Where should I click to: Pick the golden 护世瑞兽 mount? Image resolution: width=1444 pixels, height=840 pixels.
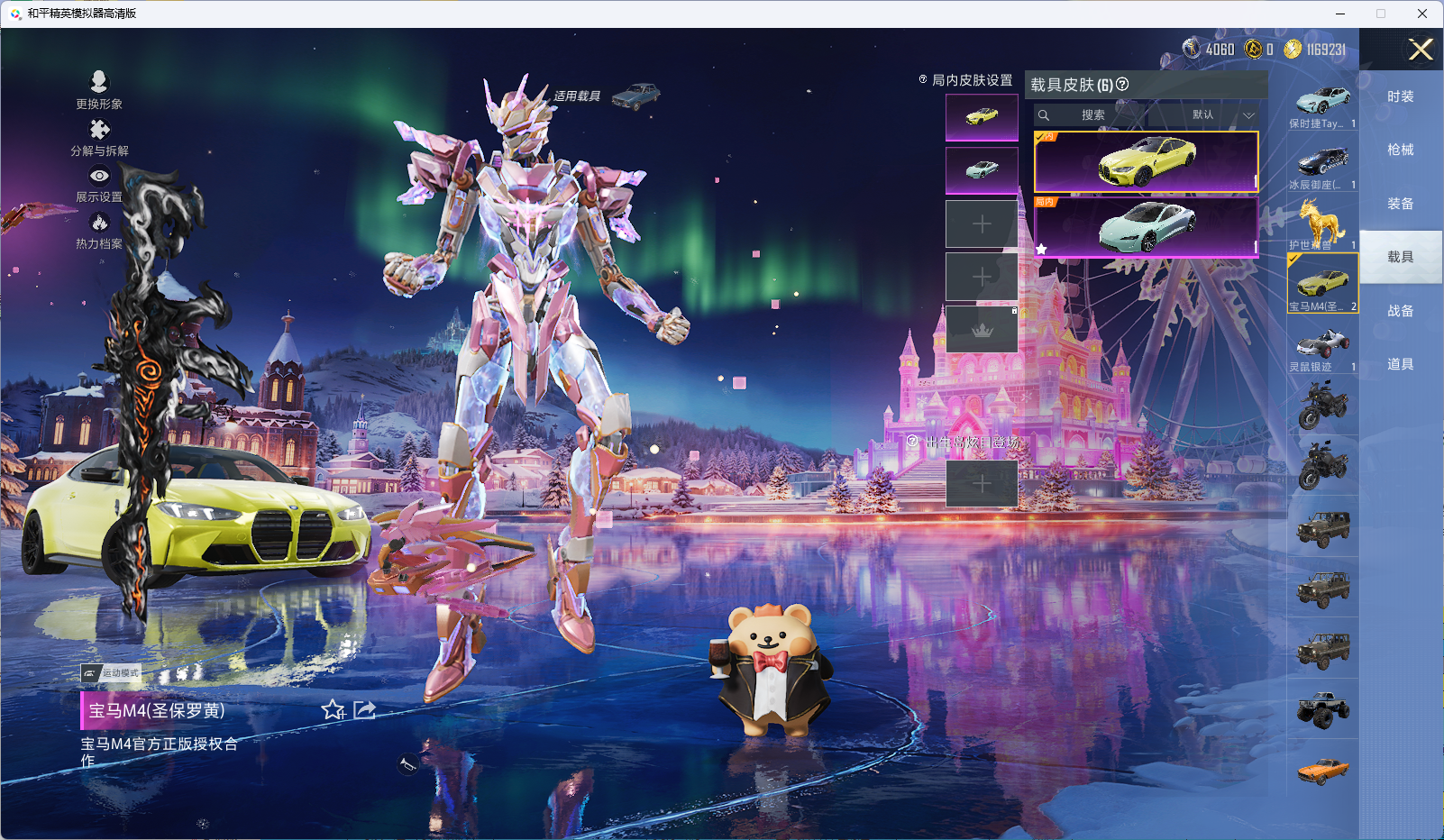point(1322,223)
